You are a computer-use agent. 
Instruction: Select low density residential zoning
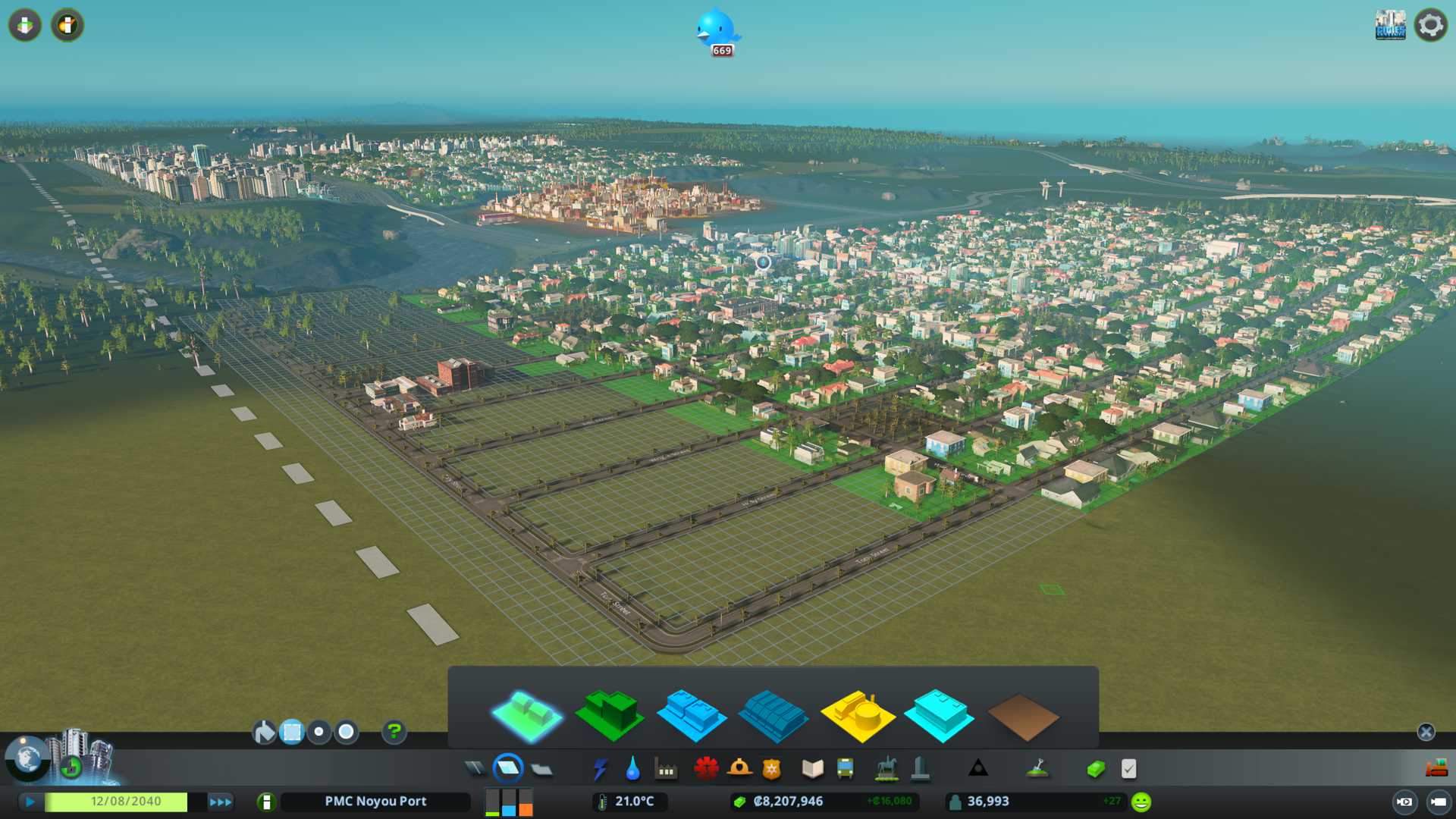[x=528, y=716]
